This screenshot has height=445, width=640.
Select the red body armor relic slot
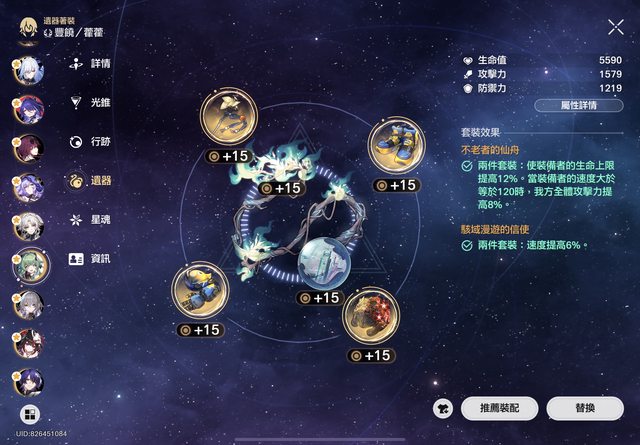click(x=372, y=317)
